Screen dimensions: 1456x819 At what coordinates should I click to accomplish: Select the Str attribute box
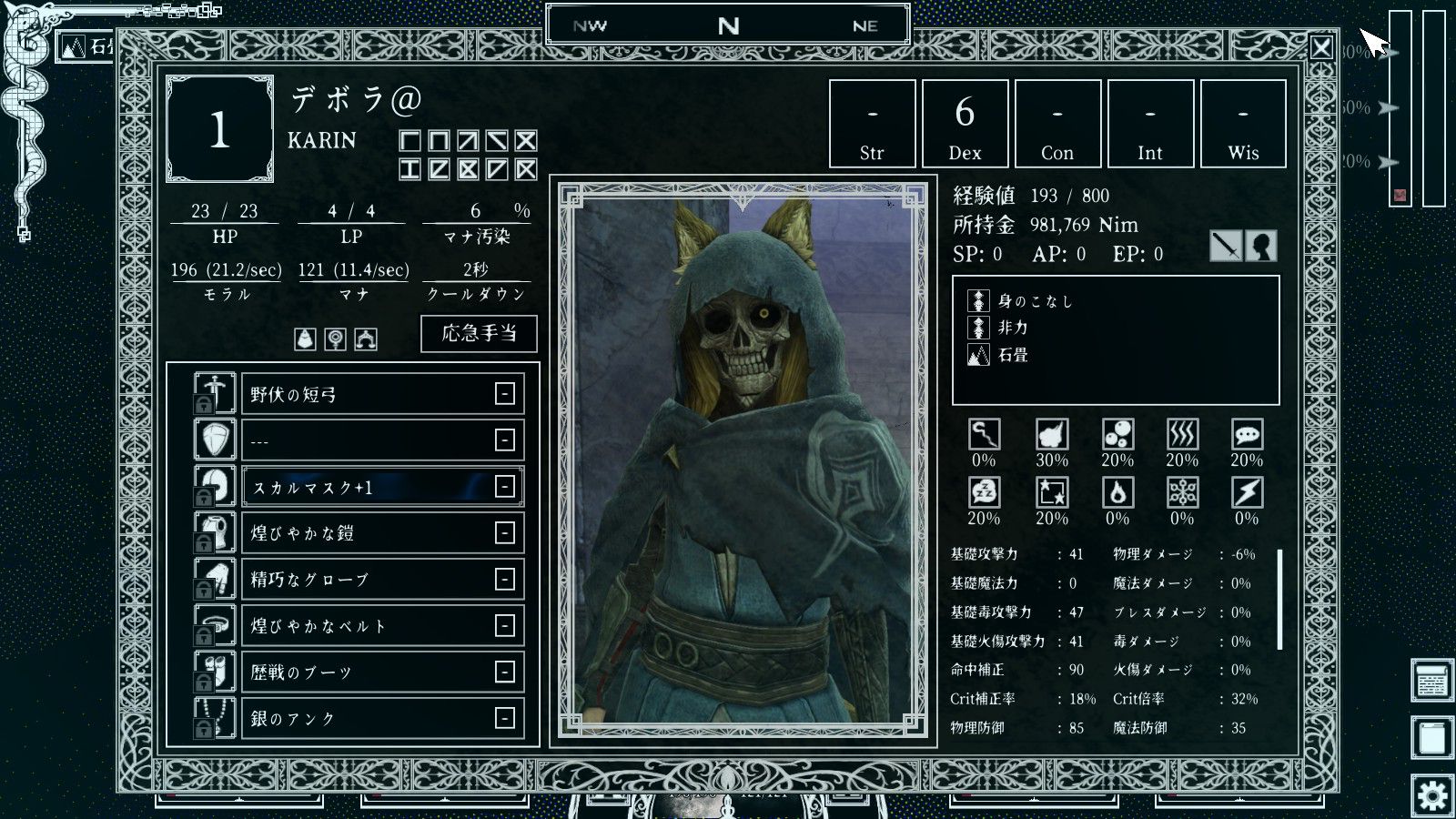tap(872, 124)
